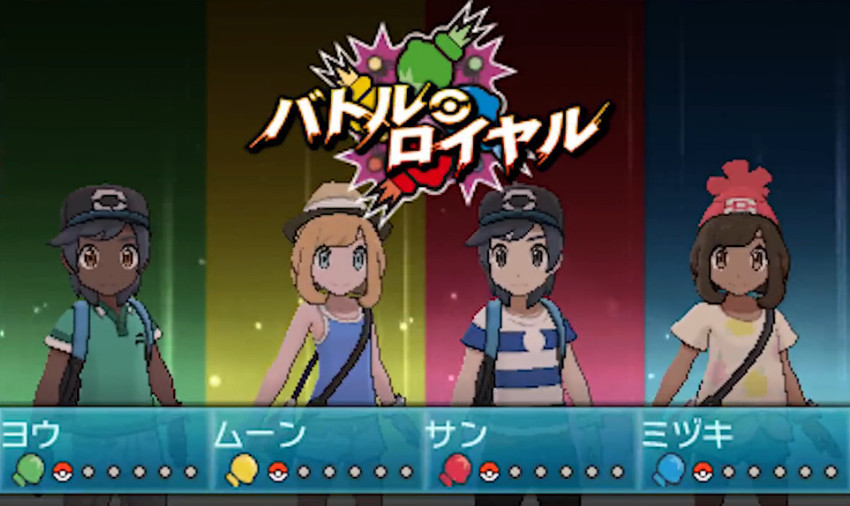Pick the ミヅキ player panel
Image resolution: width=850 pixels, height=506 pixels.
pos(743,449)
